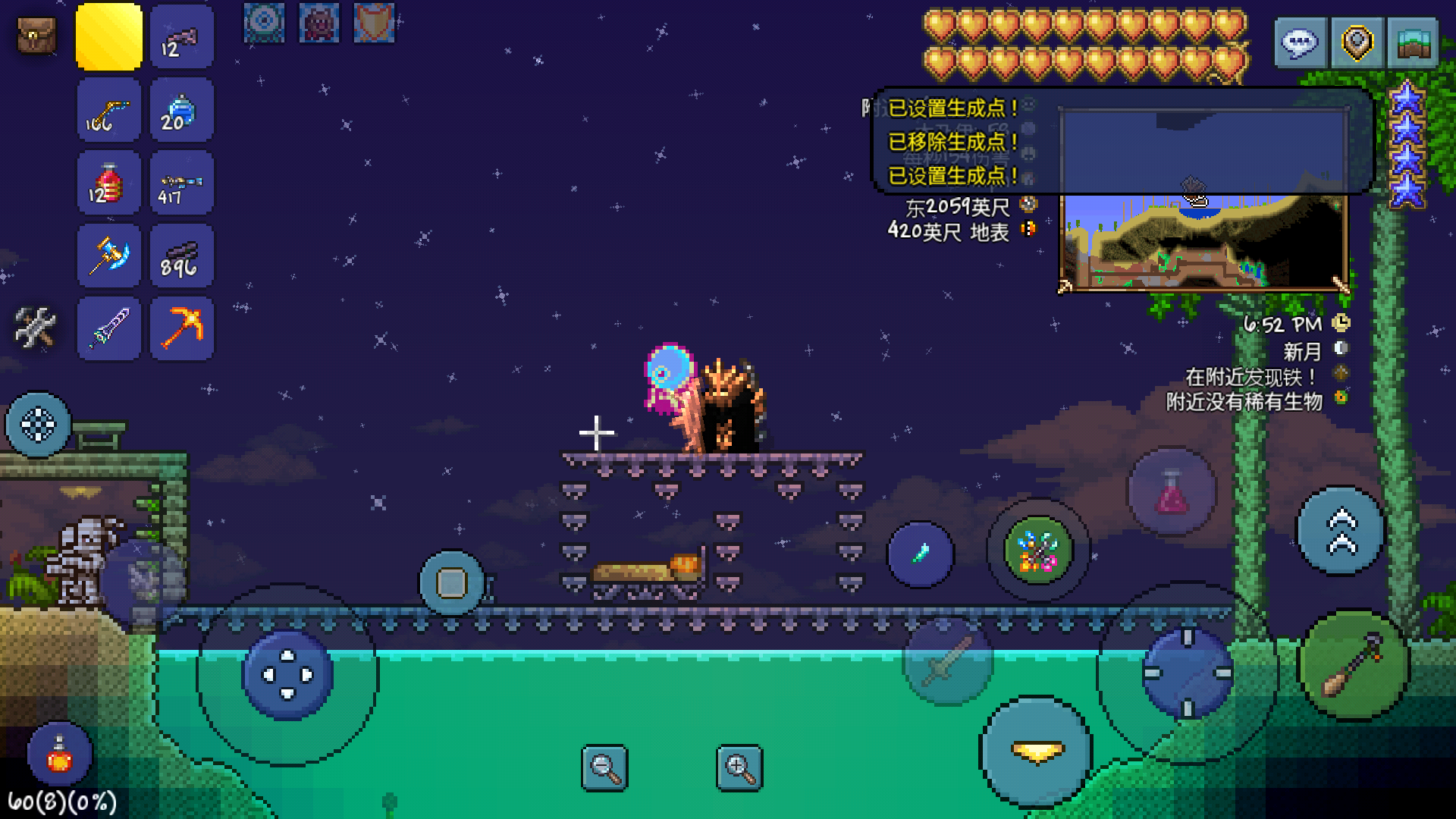1456x819 pixels.
Task: Zoom out with the minus magnifier
Action: tap(604, 768)
